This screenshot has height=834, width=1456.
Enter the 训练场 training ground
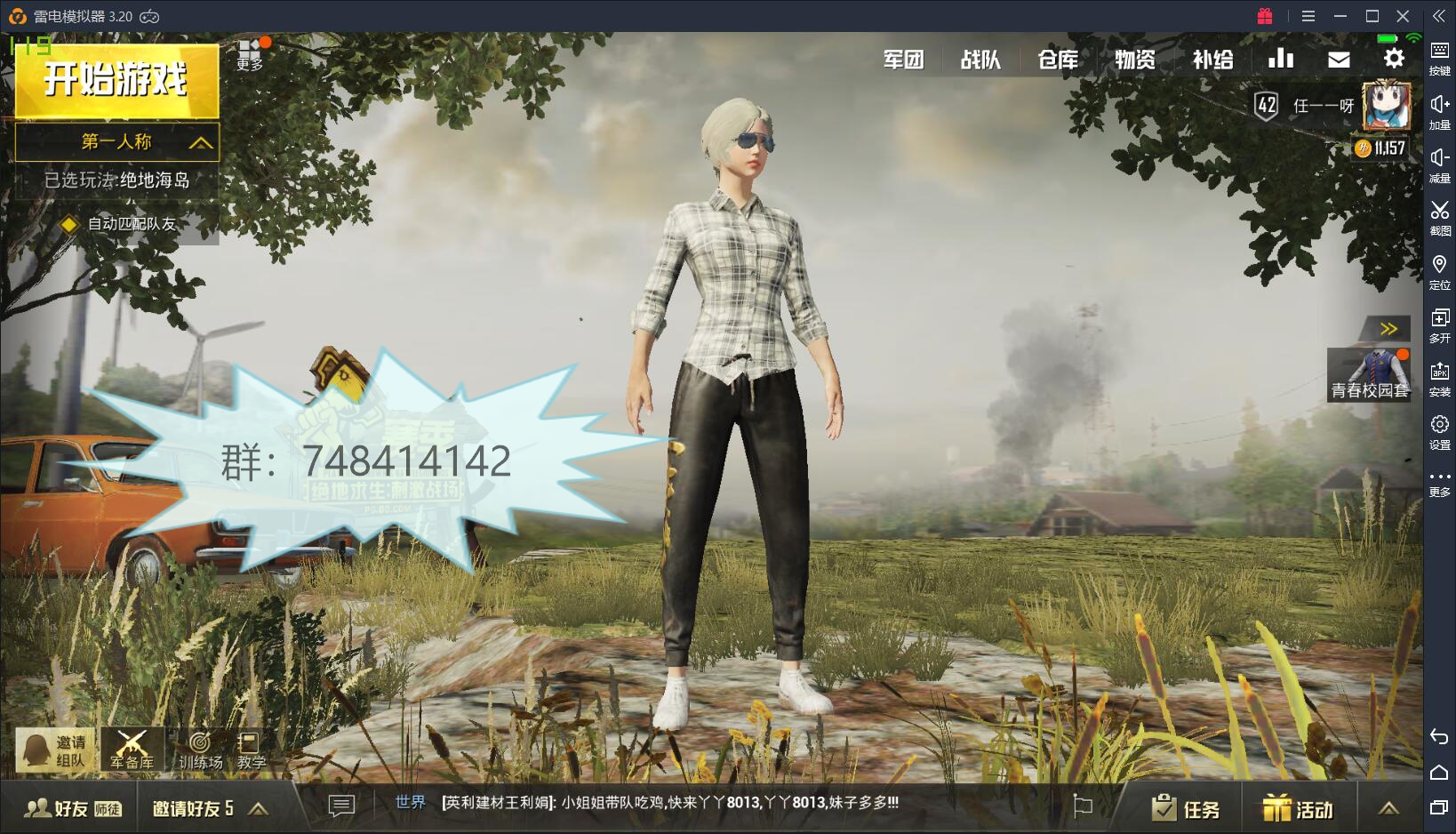(200, 750)
